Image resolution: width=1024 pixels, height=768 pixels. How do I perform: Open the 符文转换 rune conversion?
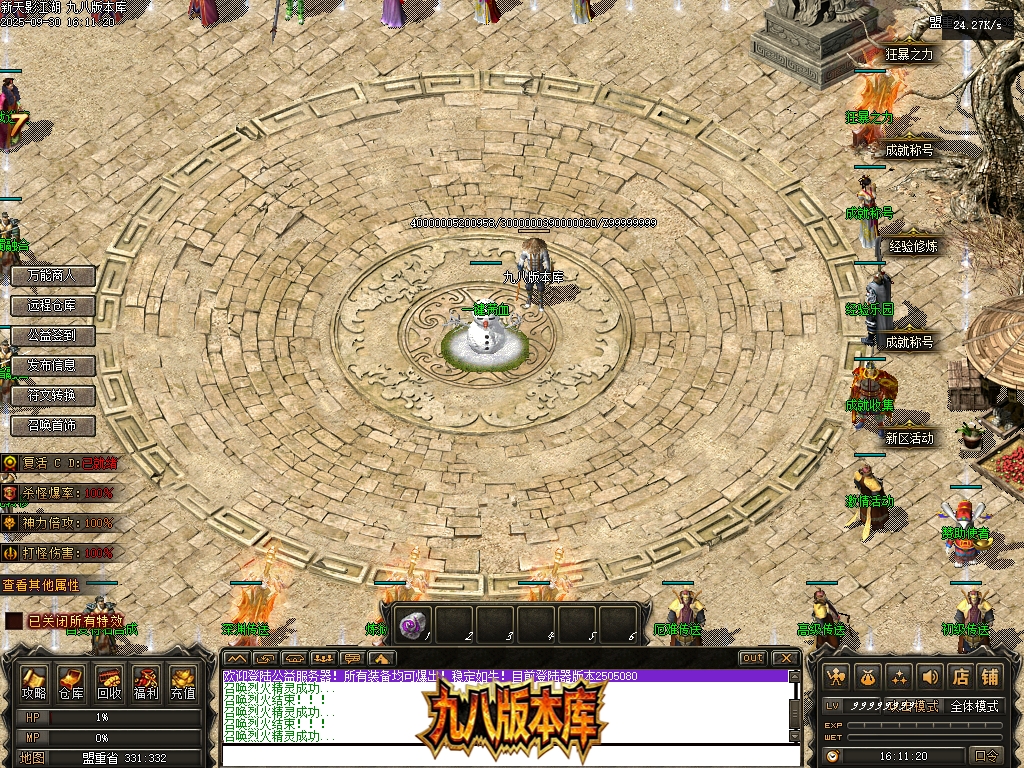coord(52,395)
